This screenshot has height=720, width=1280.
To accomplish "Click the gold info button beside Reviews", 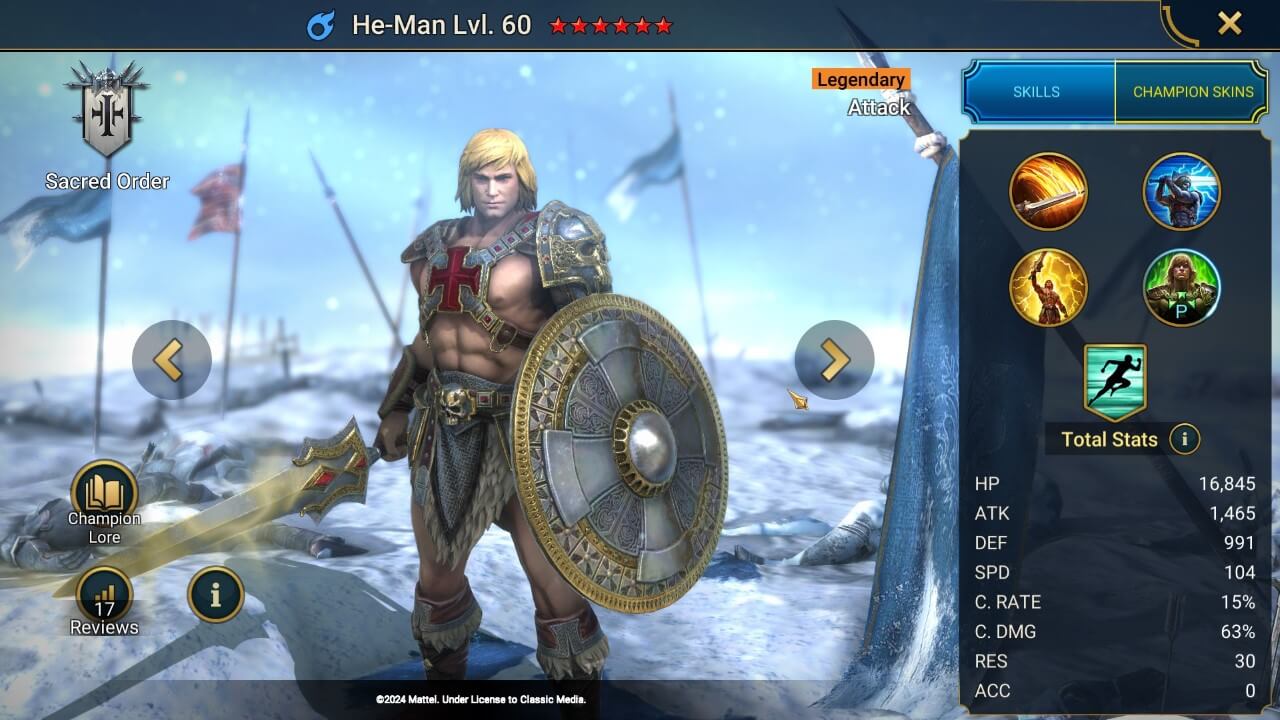I will click(215, 594).
